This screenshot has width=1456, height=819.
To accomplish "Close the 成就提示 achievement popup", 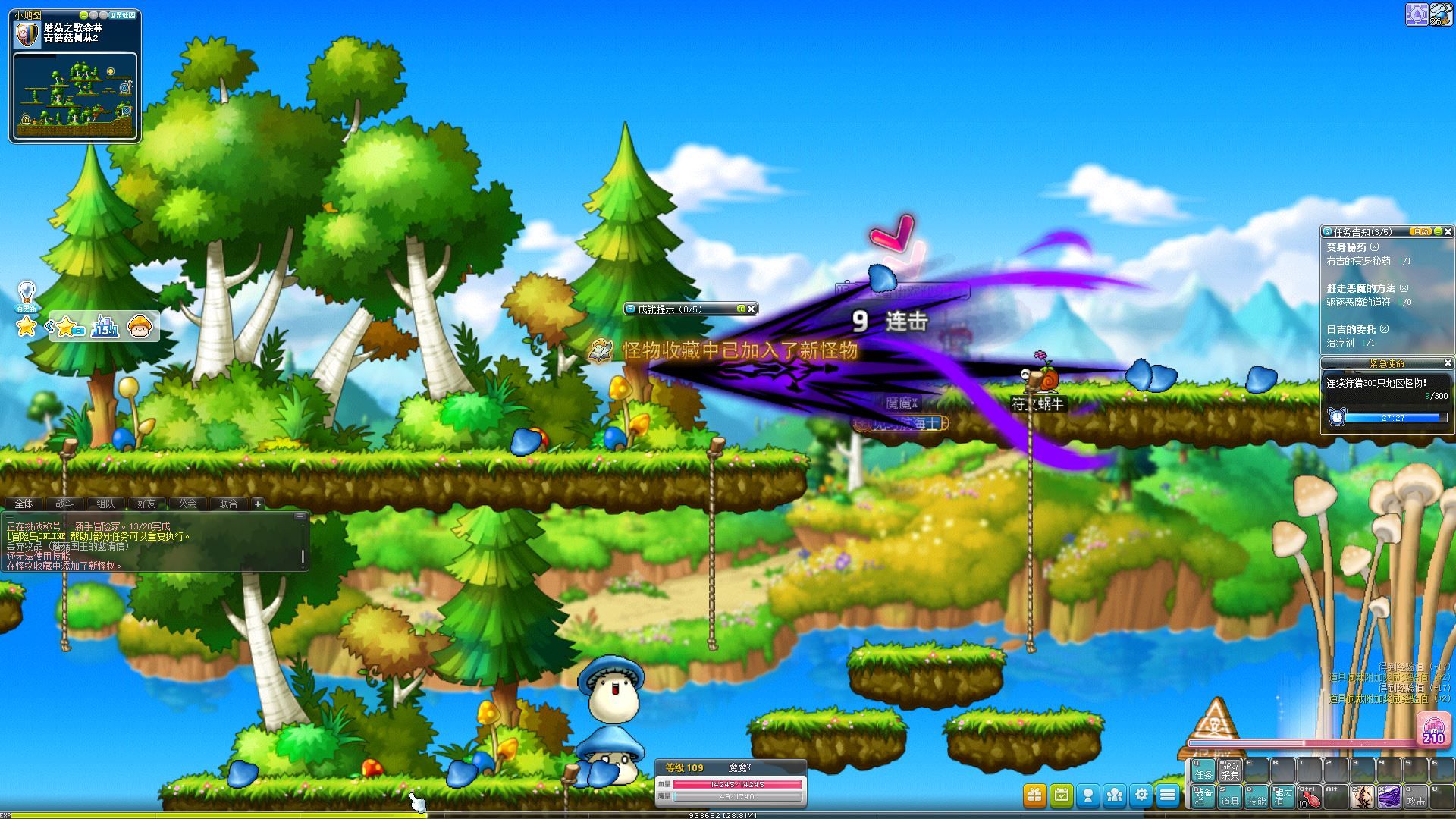I will pyautogui.click(x=752, y=309).
